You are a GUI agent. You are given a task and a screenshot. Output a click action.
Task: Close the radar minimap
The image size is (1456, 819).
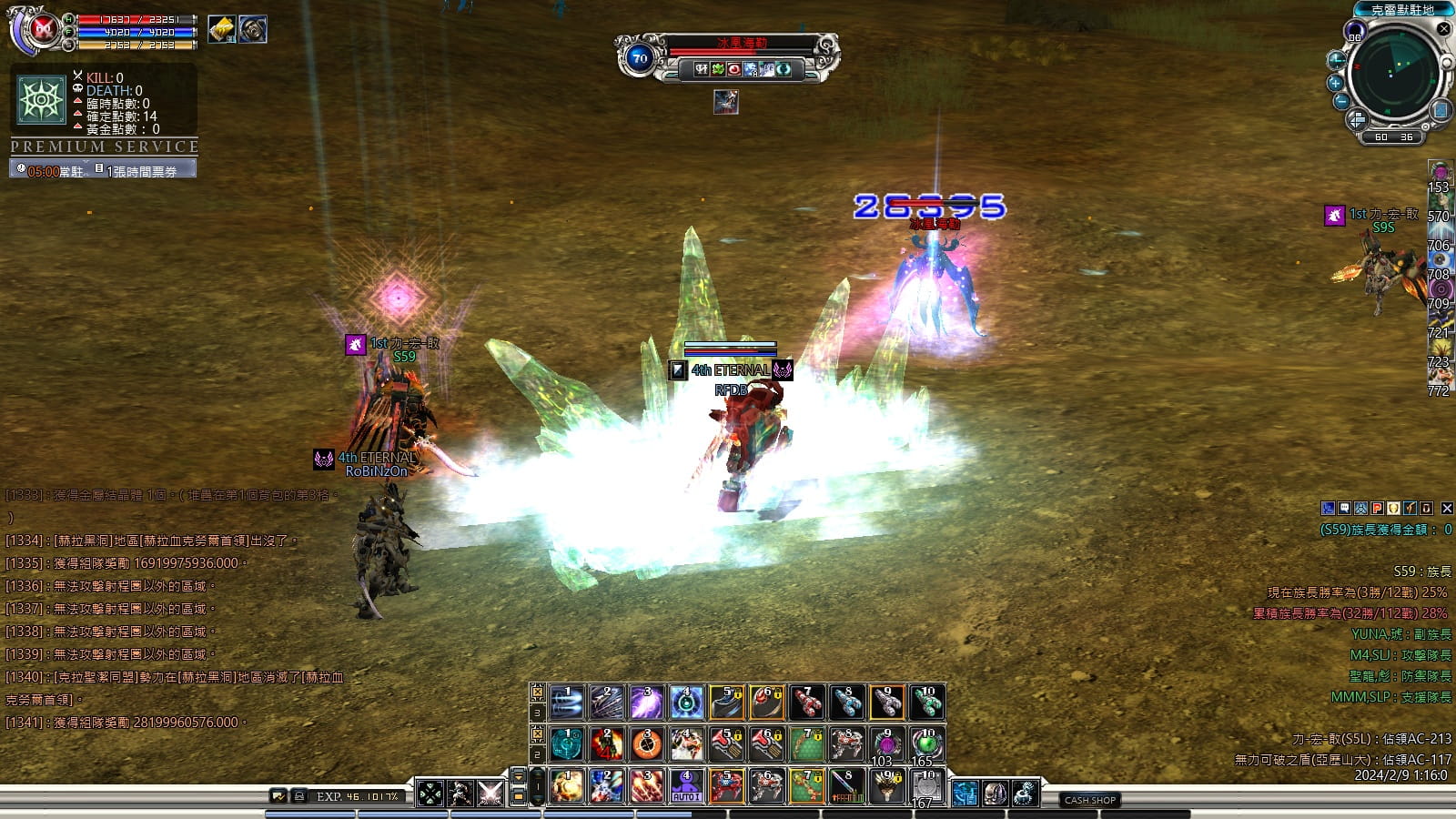1443,29
